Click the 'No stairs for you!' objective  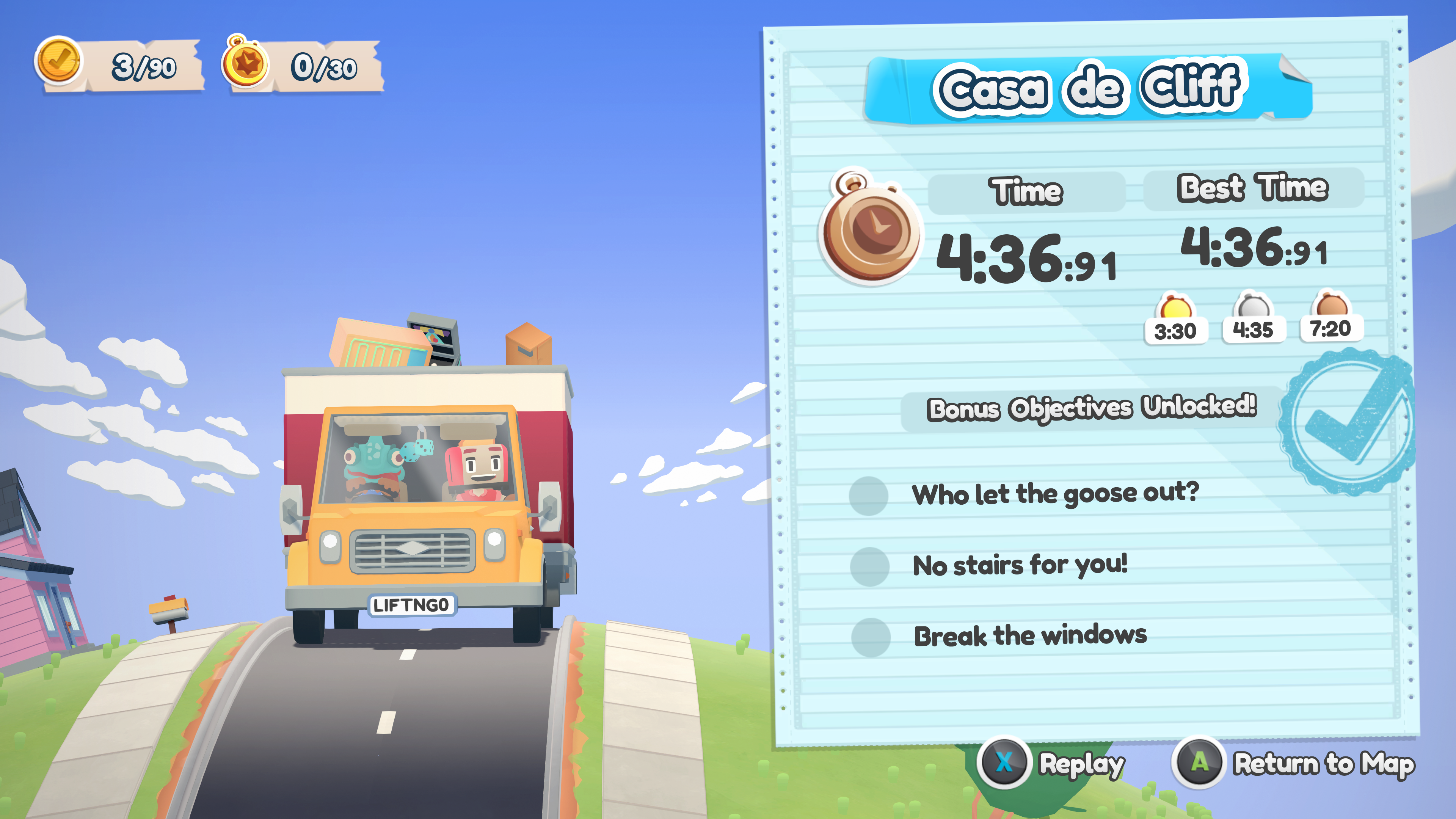[1020, 565]
